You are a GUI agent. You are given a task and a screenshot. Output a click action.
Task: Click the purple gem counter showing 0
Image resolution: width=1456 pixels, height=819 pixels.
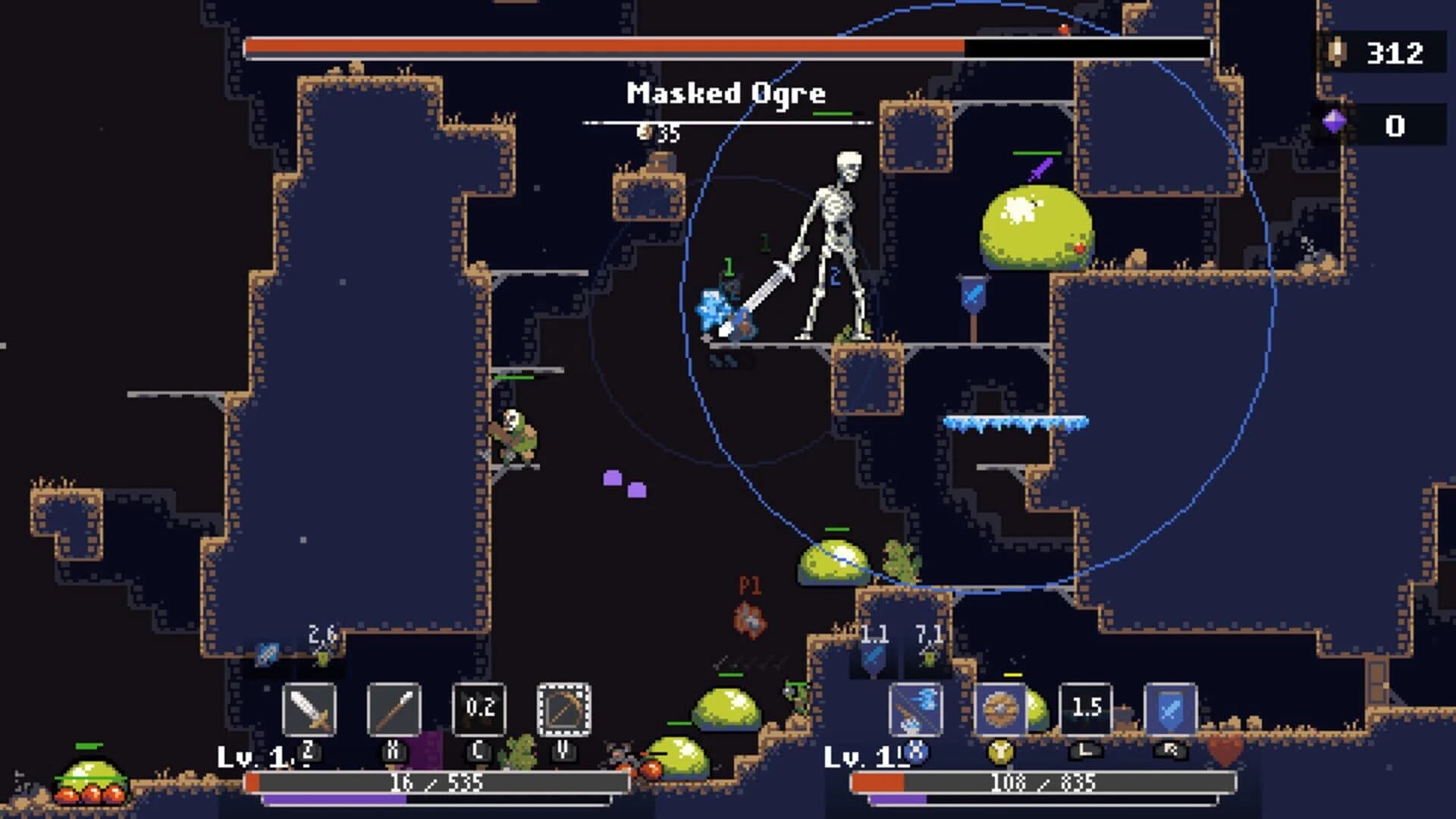(x=1395, y=127)
